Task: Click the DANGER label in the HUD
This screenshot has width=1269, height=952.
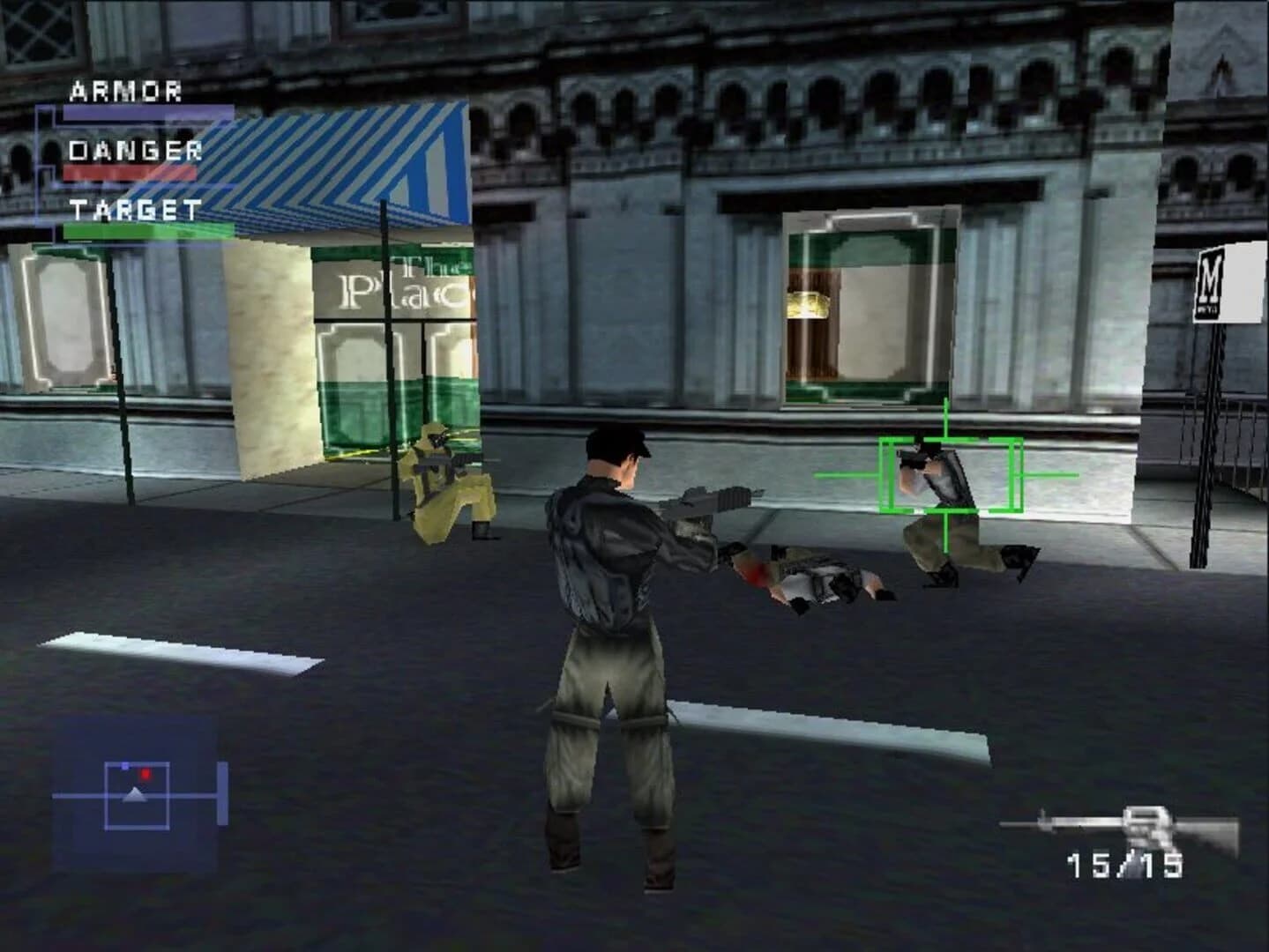Action: click(135, 150)
